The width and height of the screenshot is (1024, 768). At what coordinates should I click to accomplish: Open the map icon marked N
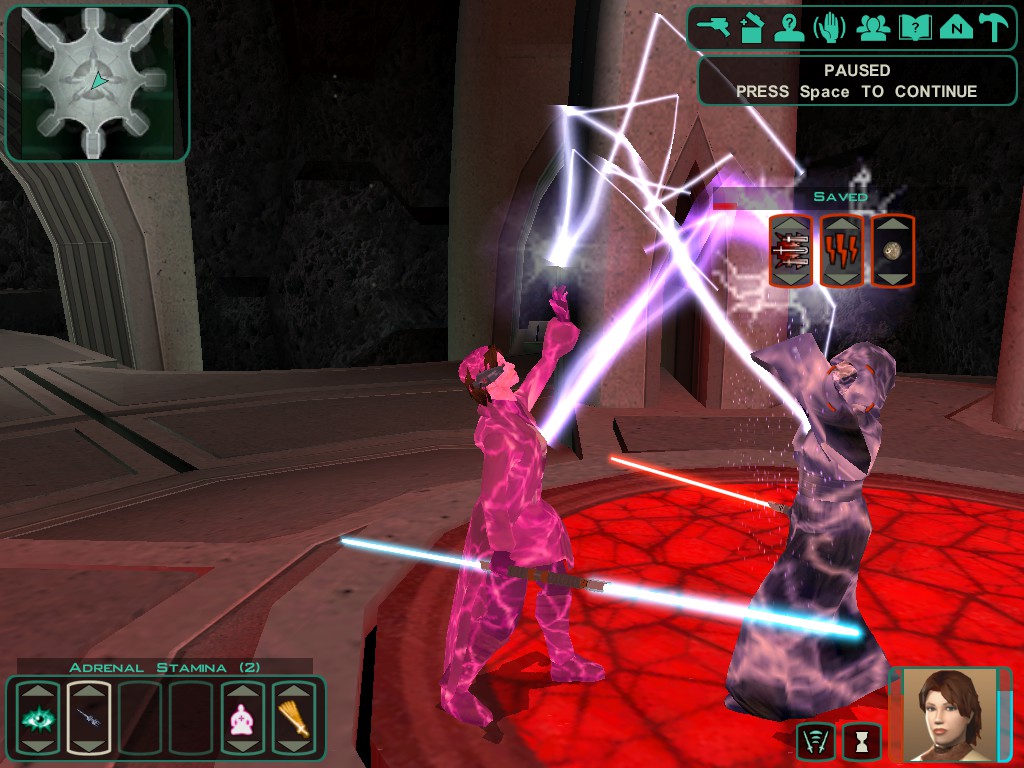coord(956,28)
